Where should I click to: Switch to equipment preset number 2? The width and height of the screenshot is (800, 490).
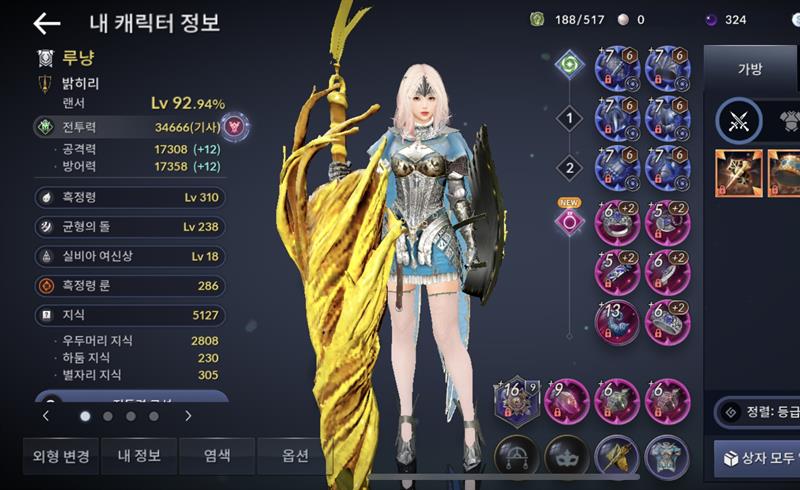[569, 166]
